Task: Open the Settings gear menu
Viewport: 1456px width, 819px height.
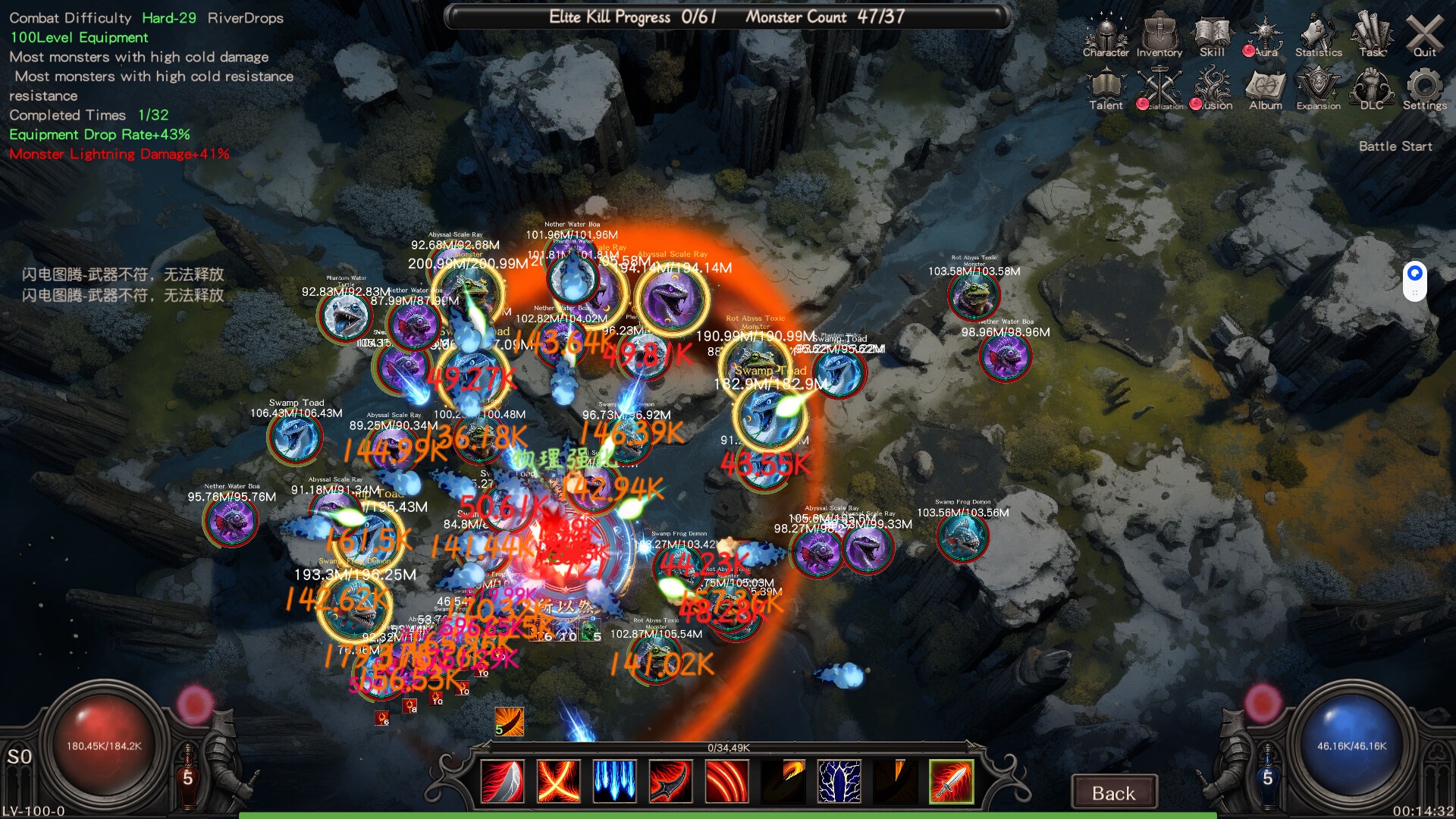Action: (x=1424, y=89)
